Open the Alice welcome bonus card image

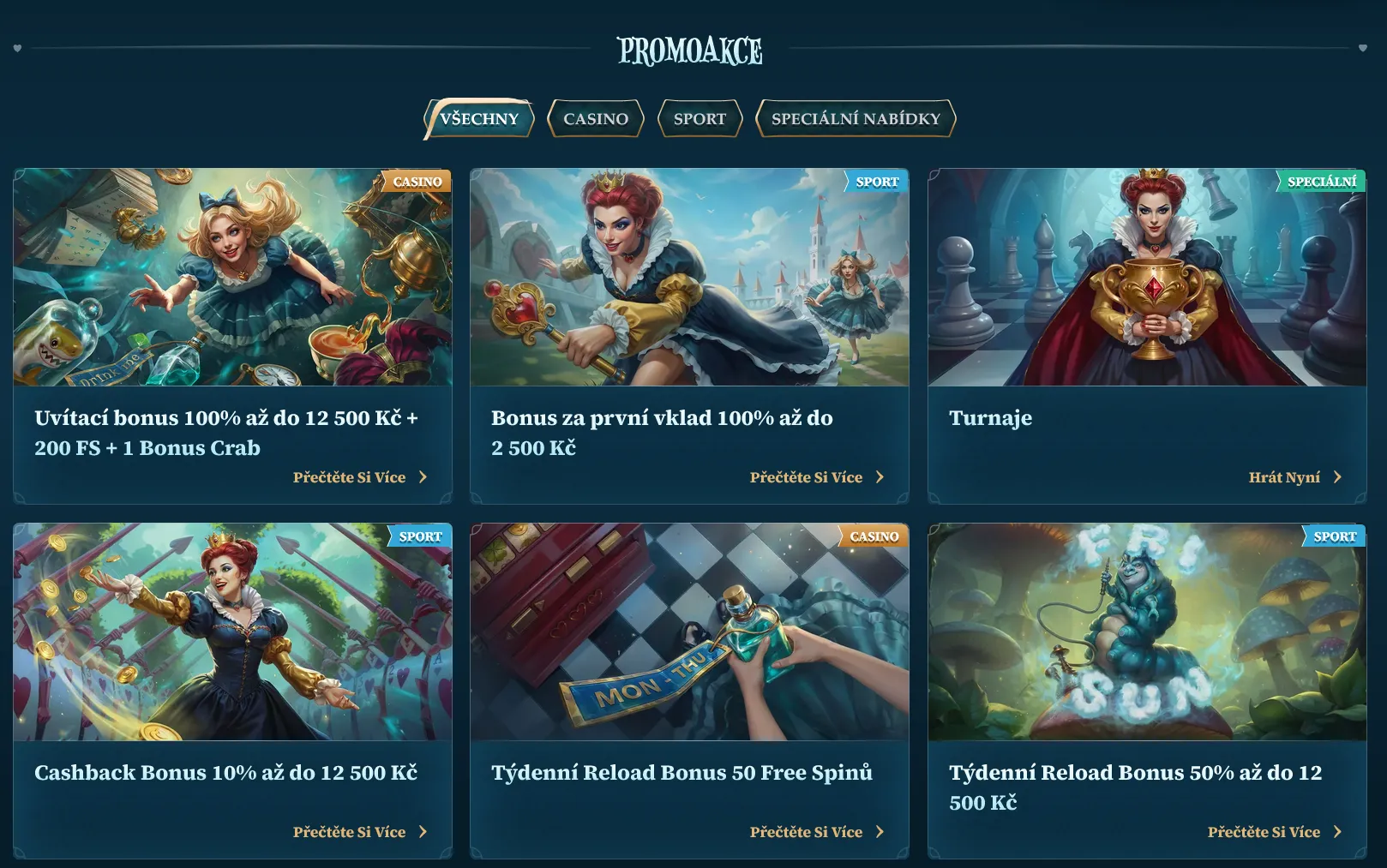232,276
